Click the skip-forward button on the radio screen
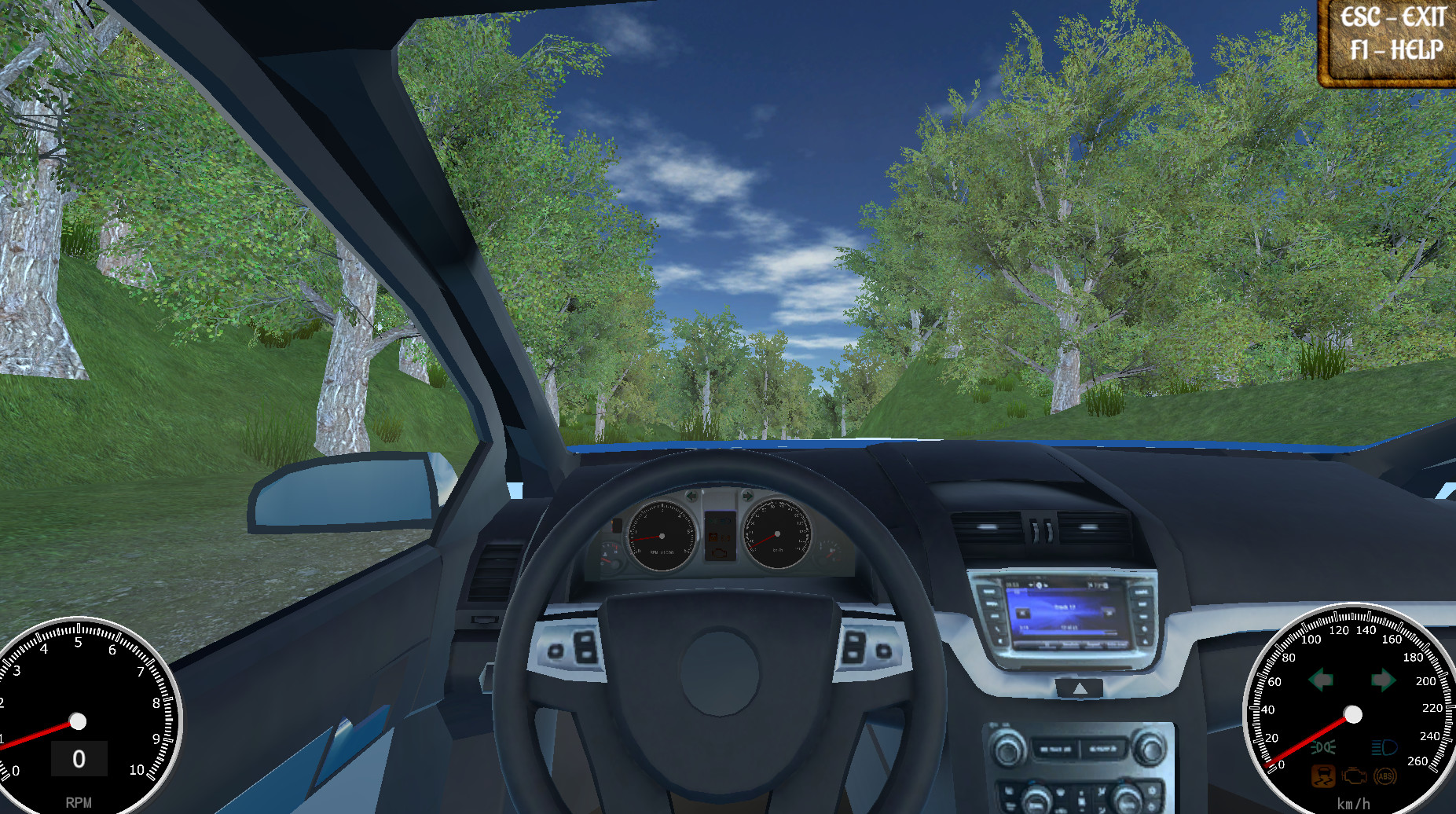This screenshot has width=1456, height=814. point(1108,613)
